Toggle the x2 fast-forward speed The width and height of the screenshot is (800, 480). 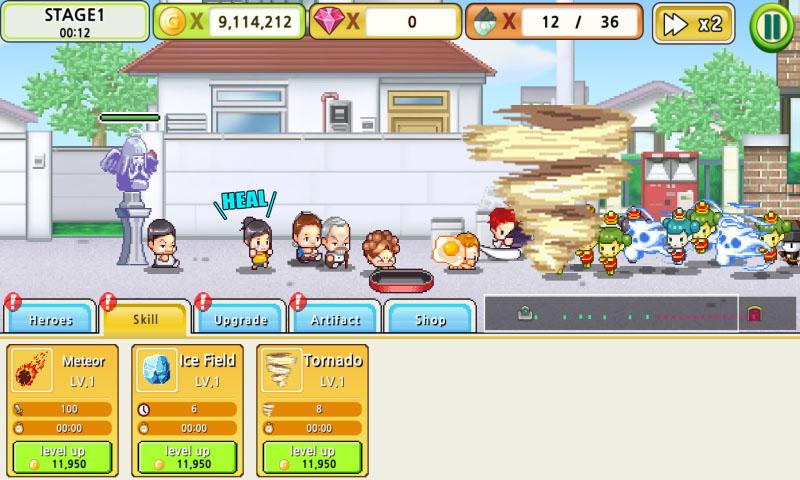coord(693,24)
